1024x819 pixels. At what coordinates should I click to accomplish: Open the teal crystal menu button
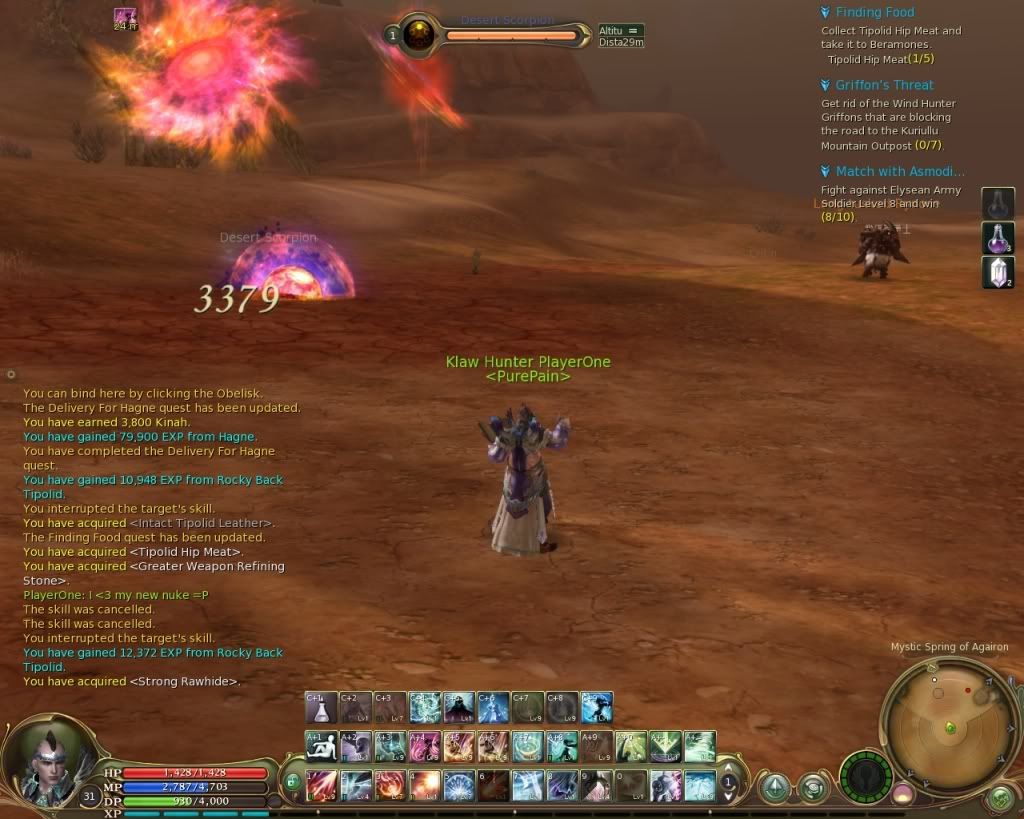tap(776, 788)
